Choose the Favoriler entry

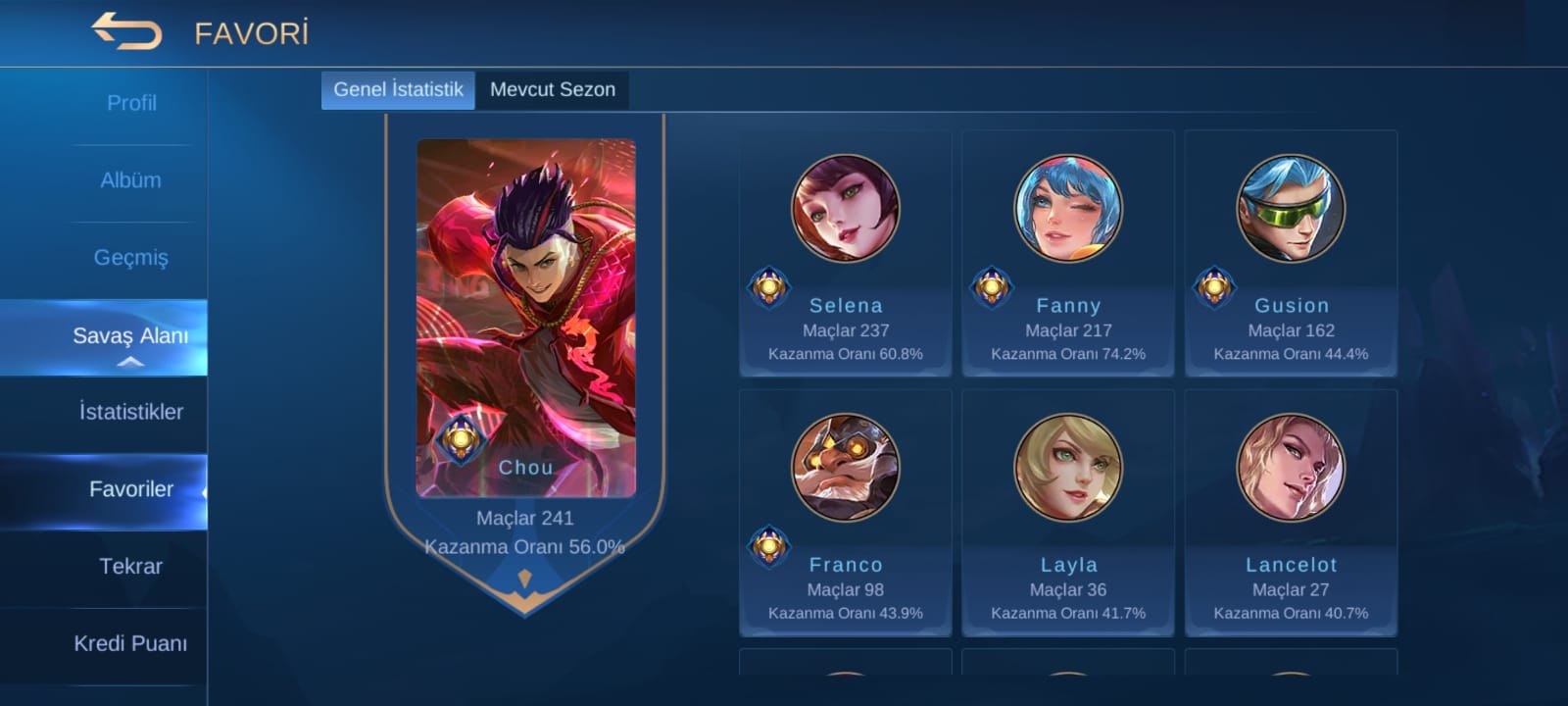[131, 489]
